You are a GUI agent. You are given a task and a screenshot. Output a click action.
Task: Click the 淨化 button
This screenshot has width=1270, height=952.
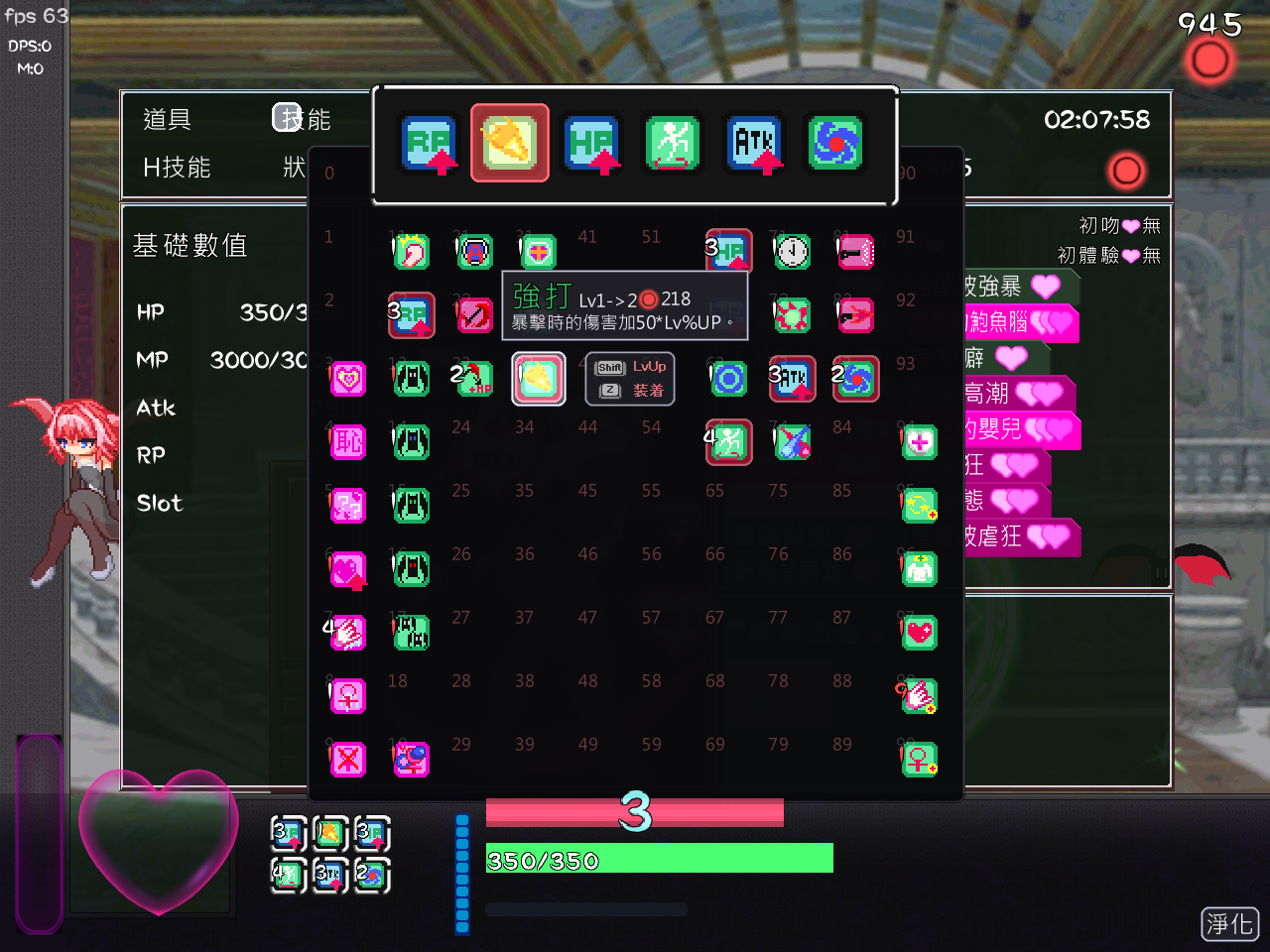[x=1229, y=924]
